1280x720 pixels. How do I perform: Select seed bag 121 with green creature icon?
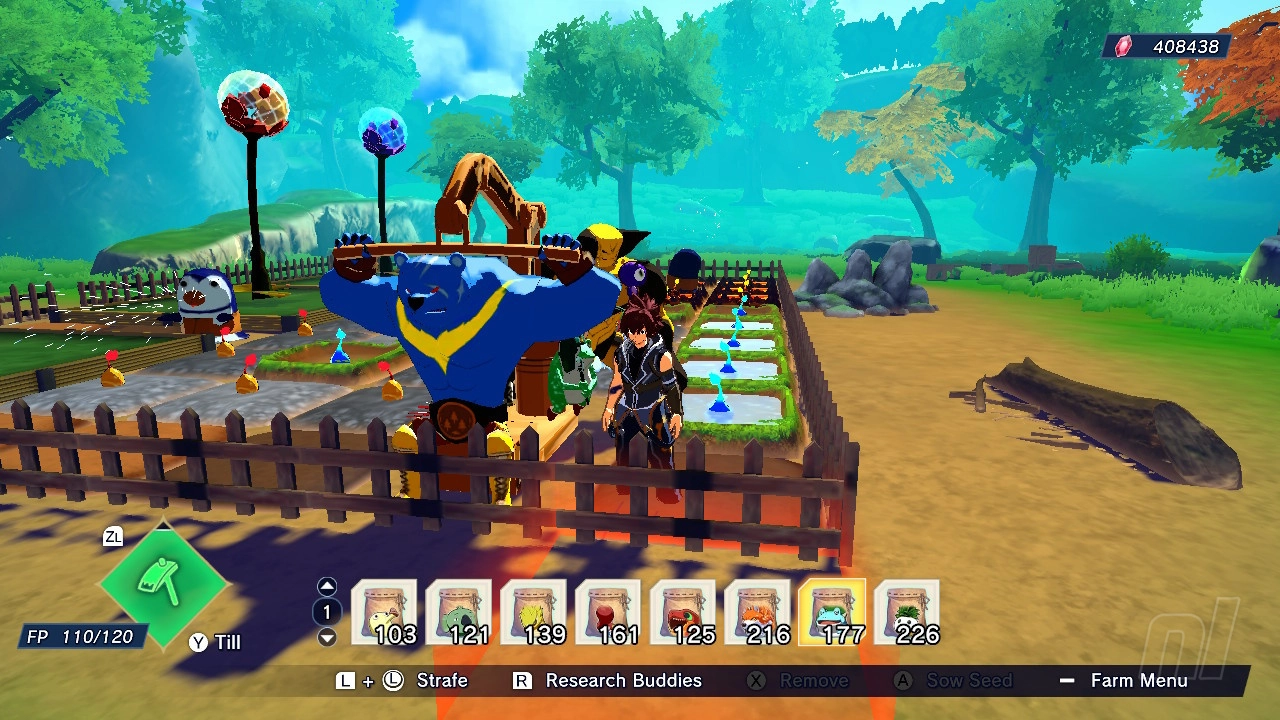point(459,610)
